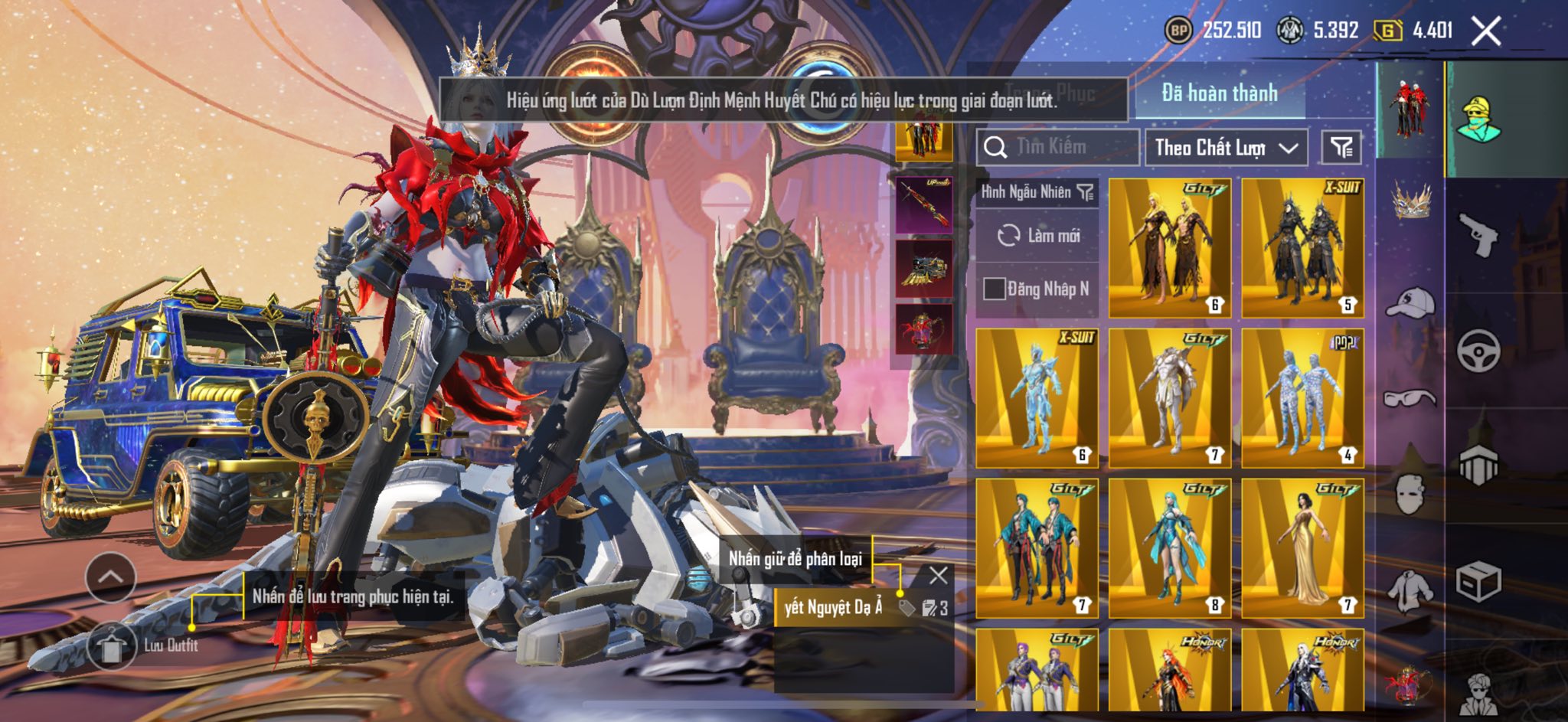Image resolution: width=1568 pixels, height=722 pixels.
Task: Close the inventory screen
Action: coord(1486,31)
